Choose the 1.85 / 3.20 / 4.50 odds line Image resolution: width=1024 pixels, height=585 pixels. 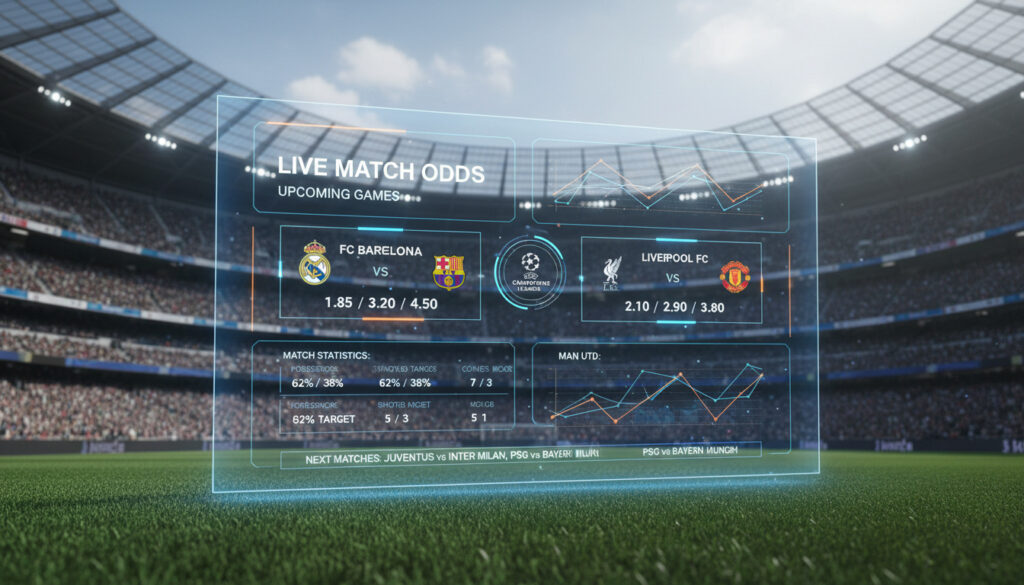pyautogui.click(x=379, y=302)
